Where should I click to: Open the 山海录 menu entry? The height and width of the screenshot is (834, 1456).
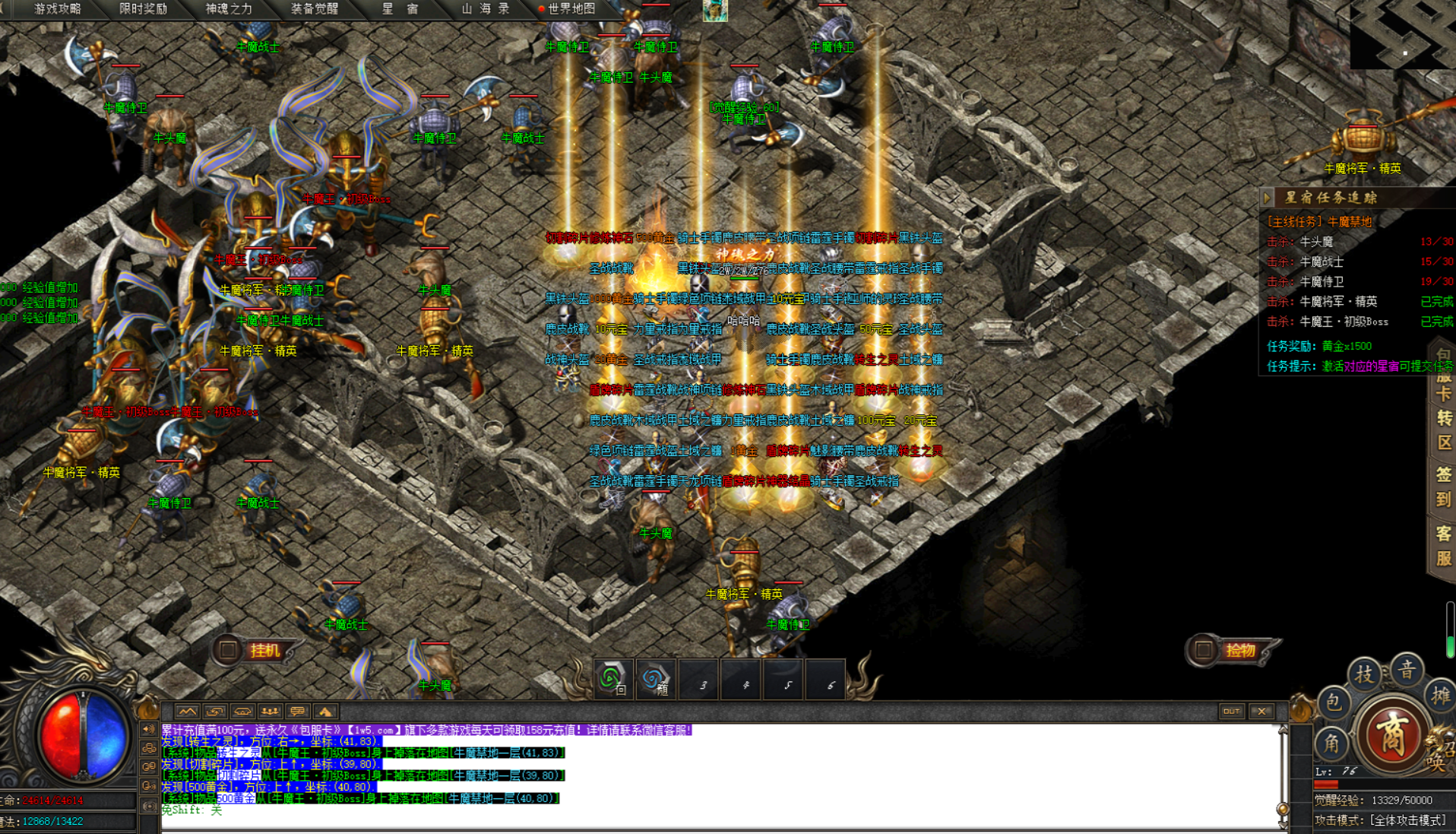(x=486, y=9)
